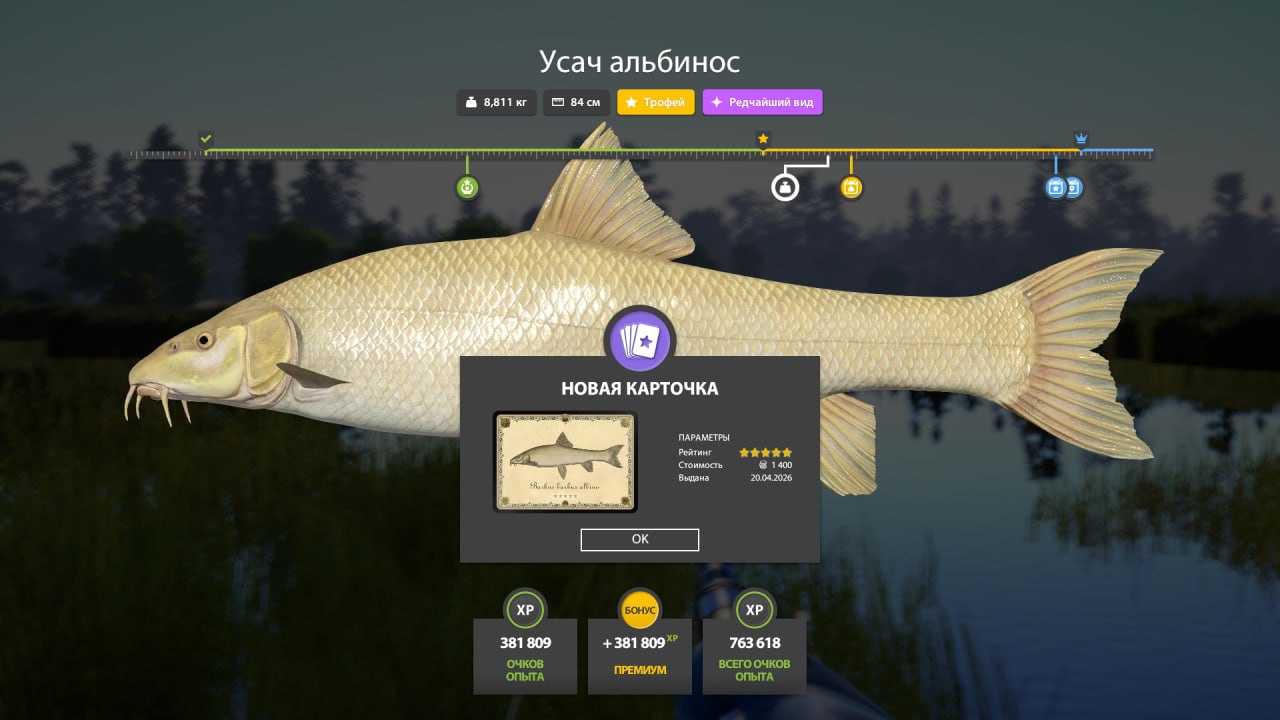Viewport: 1280px width, 720px height.
Task: Click the leftmost blue rare record icon
Action: (x=1055, y=187)
